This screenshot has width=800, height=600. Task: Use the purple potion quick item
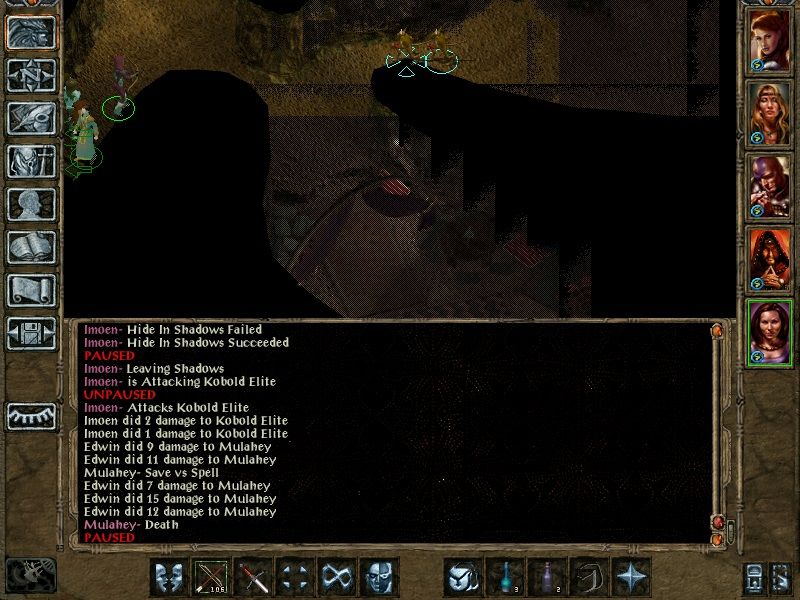coord(547,577)
